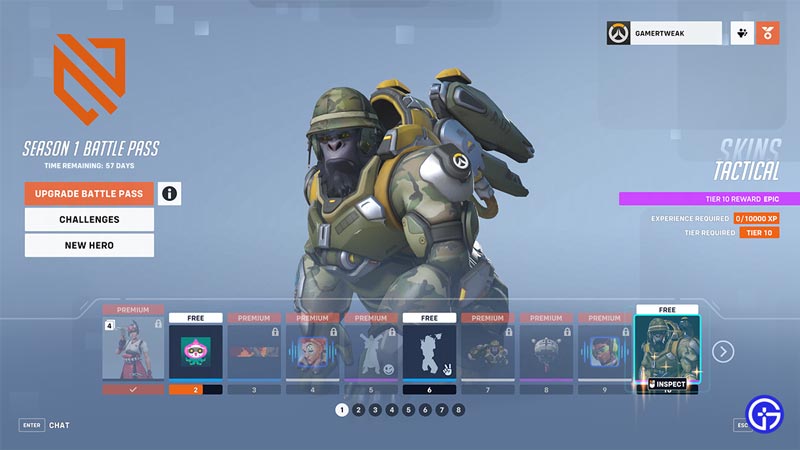This screenshot has width=800, height=450.
Task: Go to the next page of tiers arrow
Action: [723, 351]
